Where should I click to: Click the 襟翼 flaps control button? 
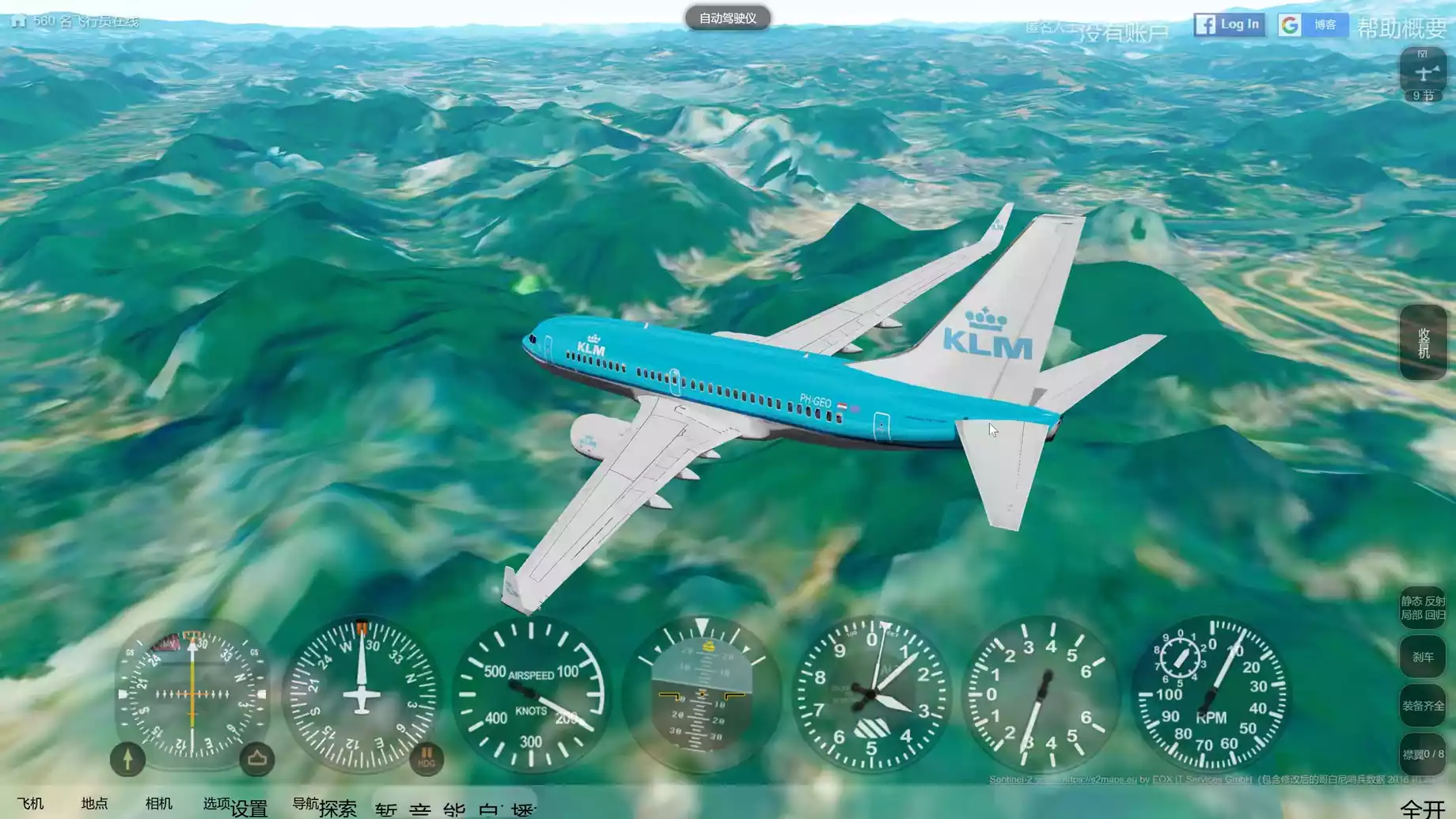coord(1423,754)
